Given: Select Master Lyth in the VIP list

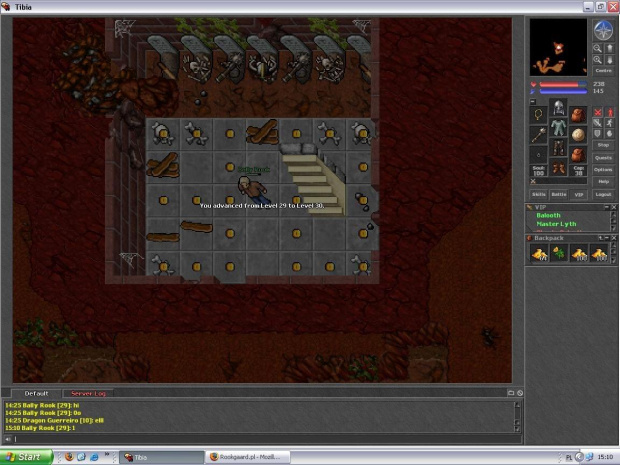Looking at the screenshot, I should pyautogui.click(x=555, y=224).
